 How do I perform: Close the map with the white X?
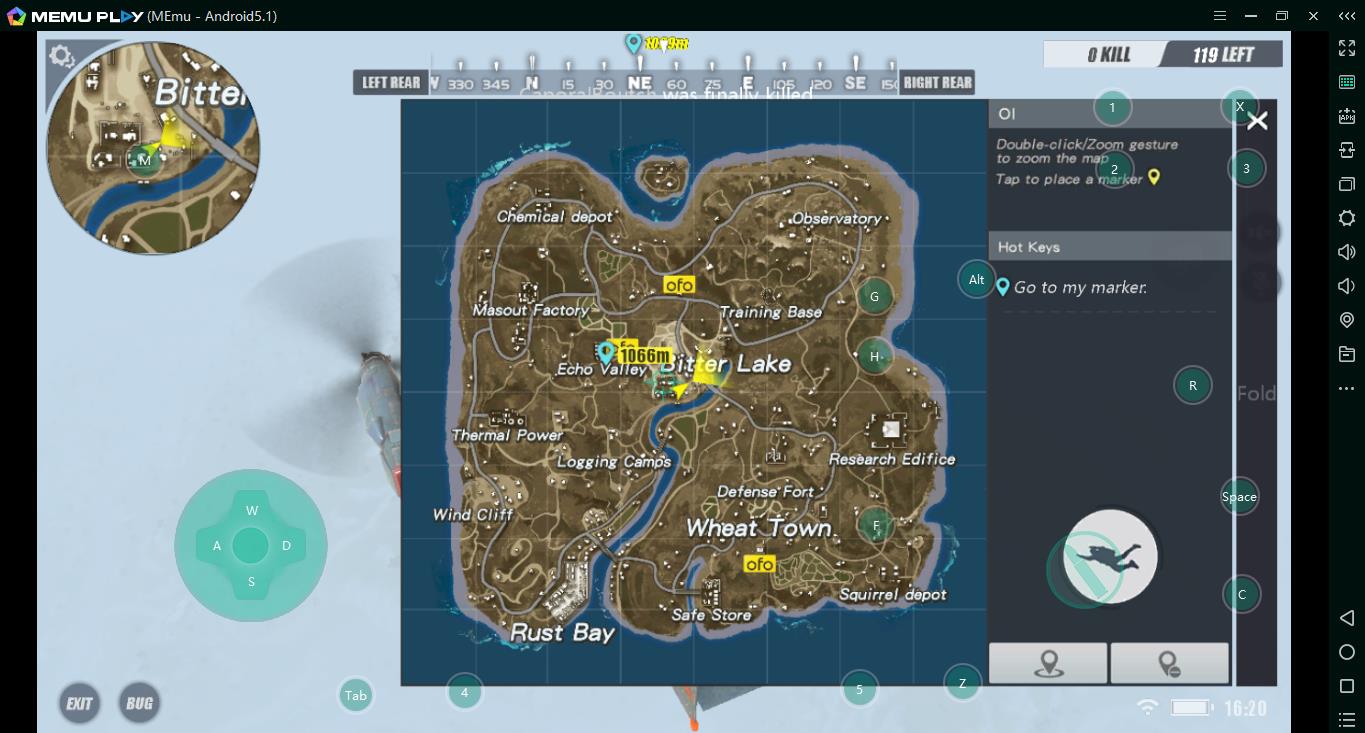[1257, 121]
